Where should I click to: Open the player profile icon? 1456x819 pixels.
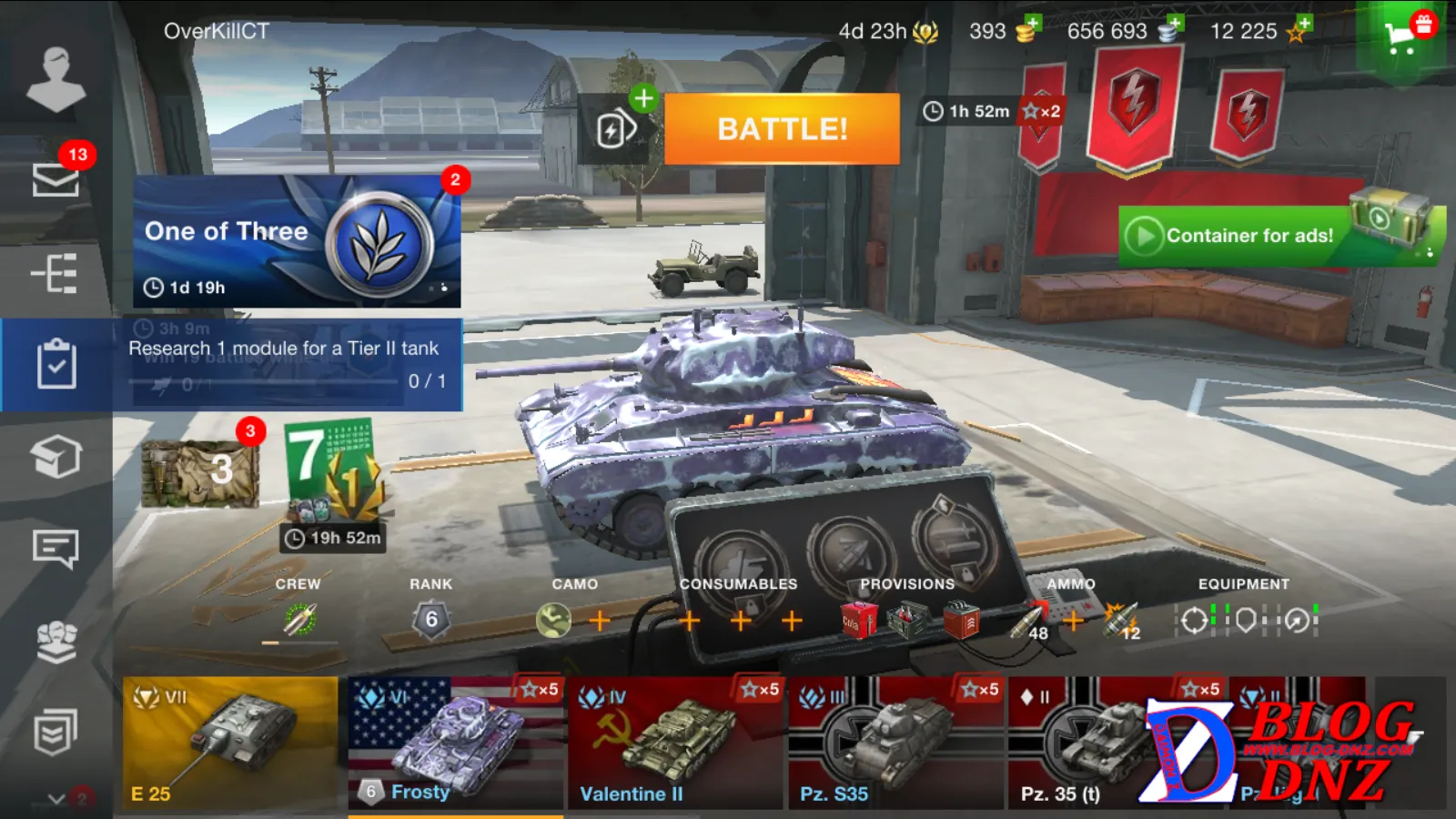pyautogui.click(x=56, y=78)
